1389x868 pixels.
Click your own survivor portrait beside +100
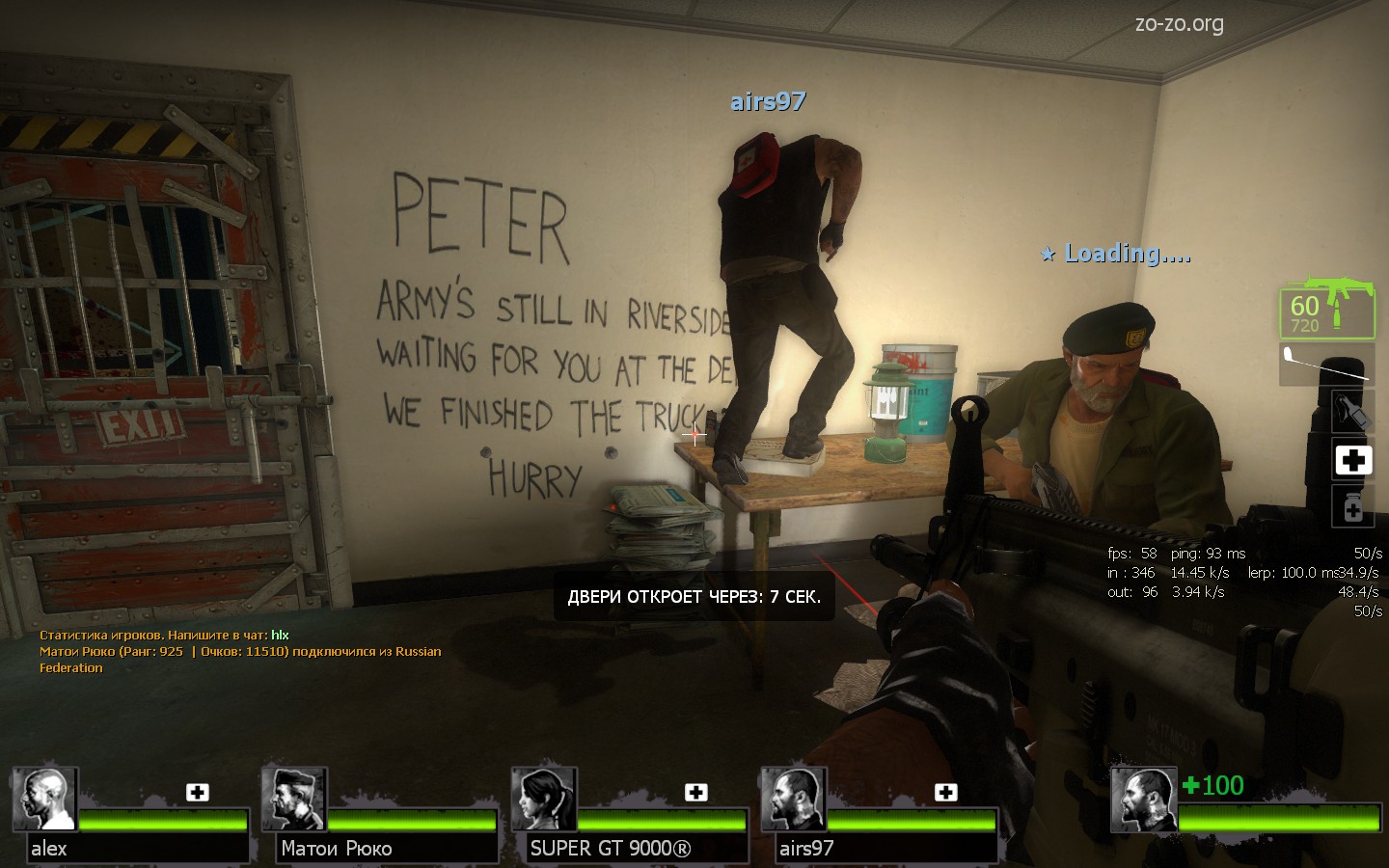click(x=1143, y=800)
